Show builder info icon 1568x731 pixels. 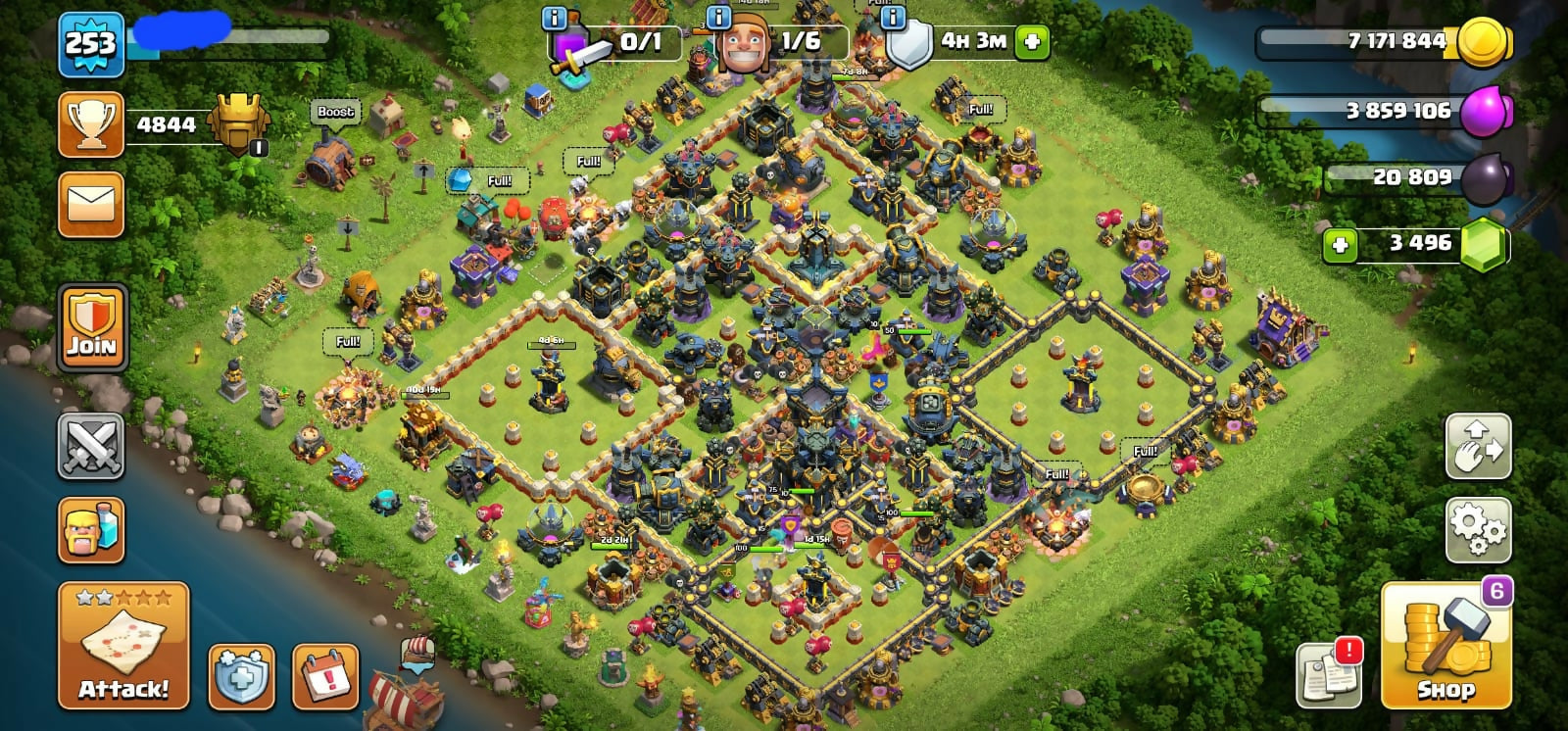click(719, 18)
